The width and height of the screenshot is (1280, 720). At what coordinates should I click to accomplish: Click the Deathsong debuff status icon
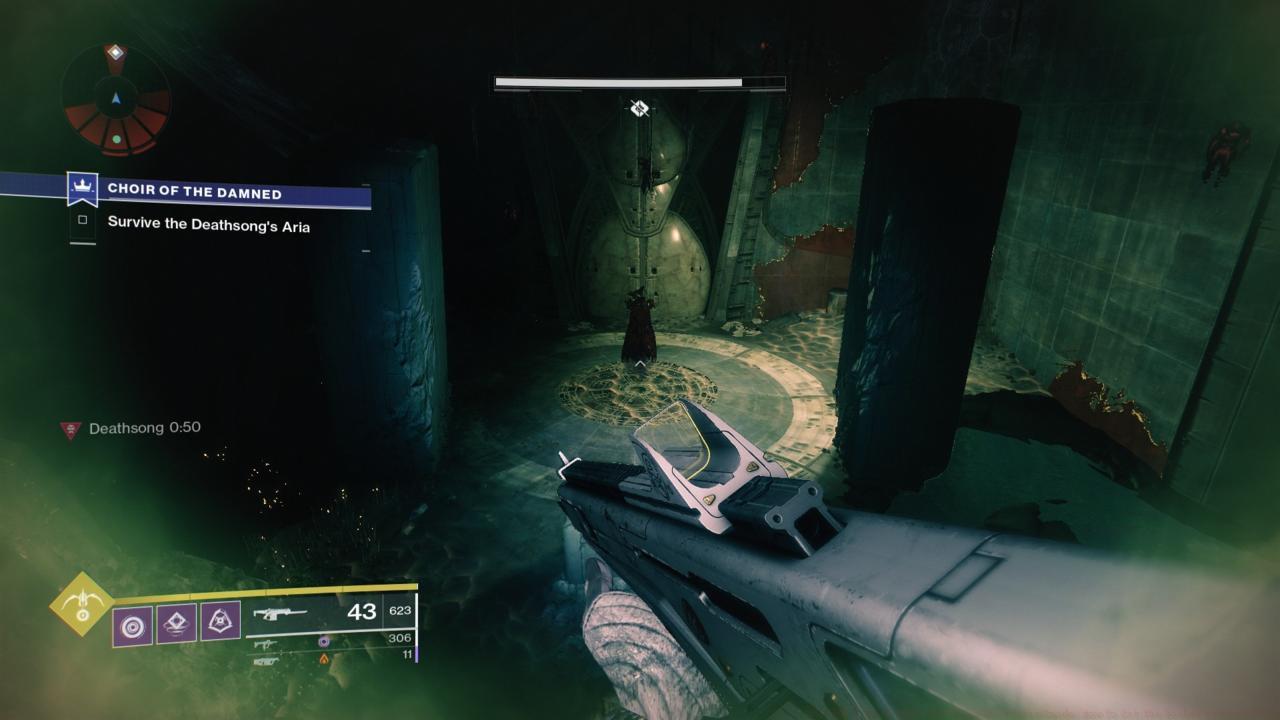pos(70,429)
